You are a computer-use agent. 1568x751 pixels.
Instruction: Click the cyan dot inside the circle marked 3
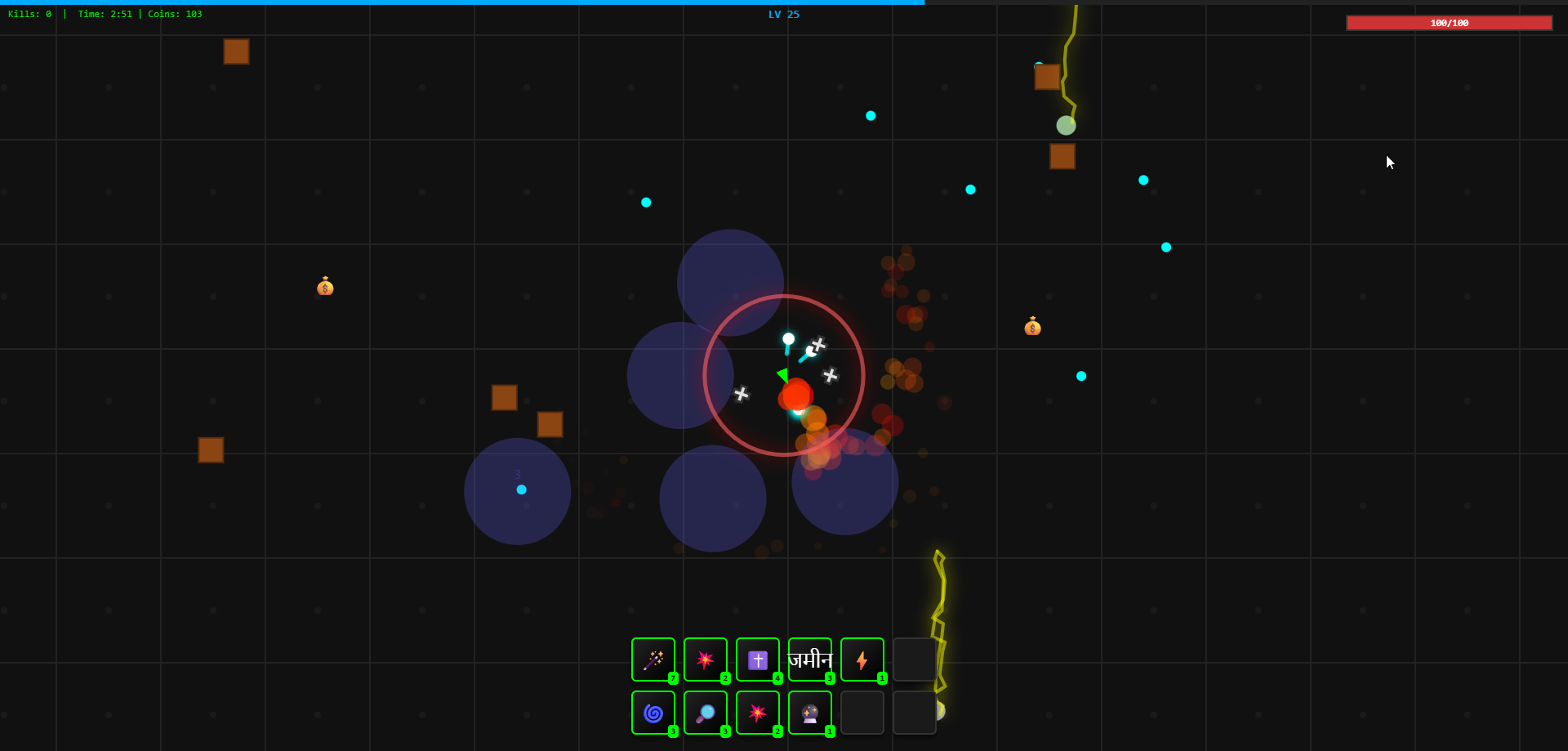(x=522, y=490)
